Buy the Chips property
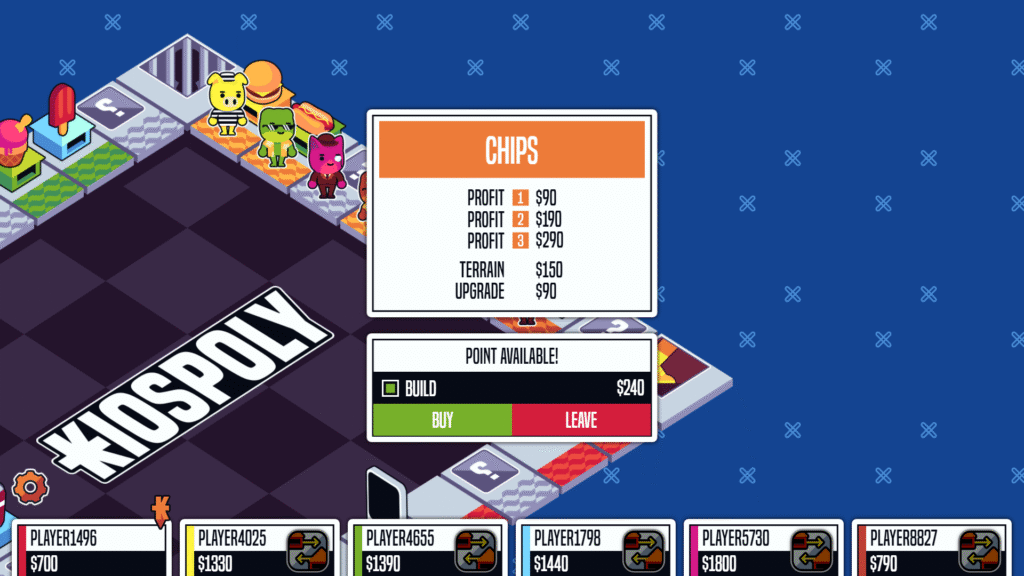This screenshot has height=576, width=1024. [x=442, y=420]
